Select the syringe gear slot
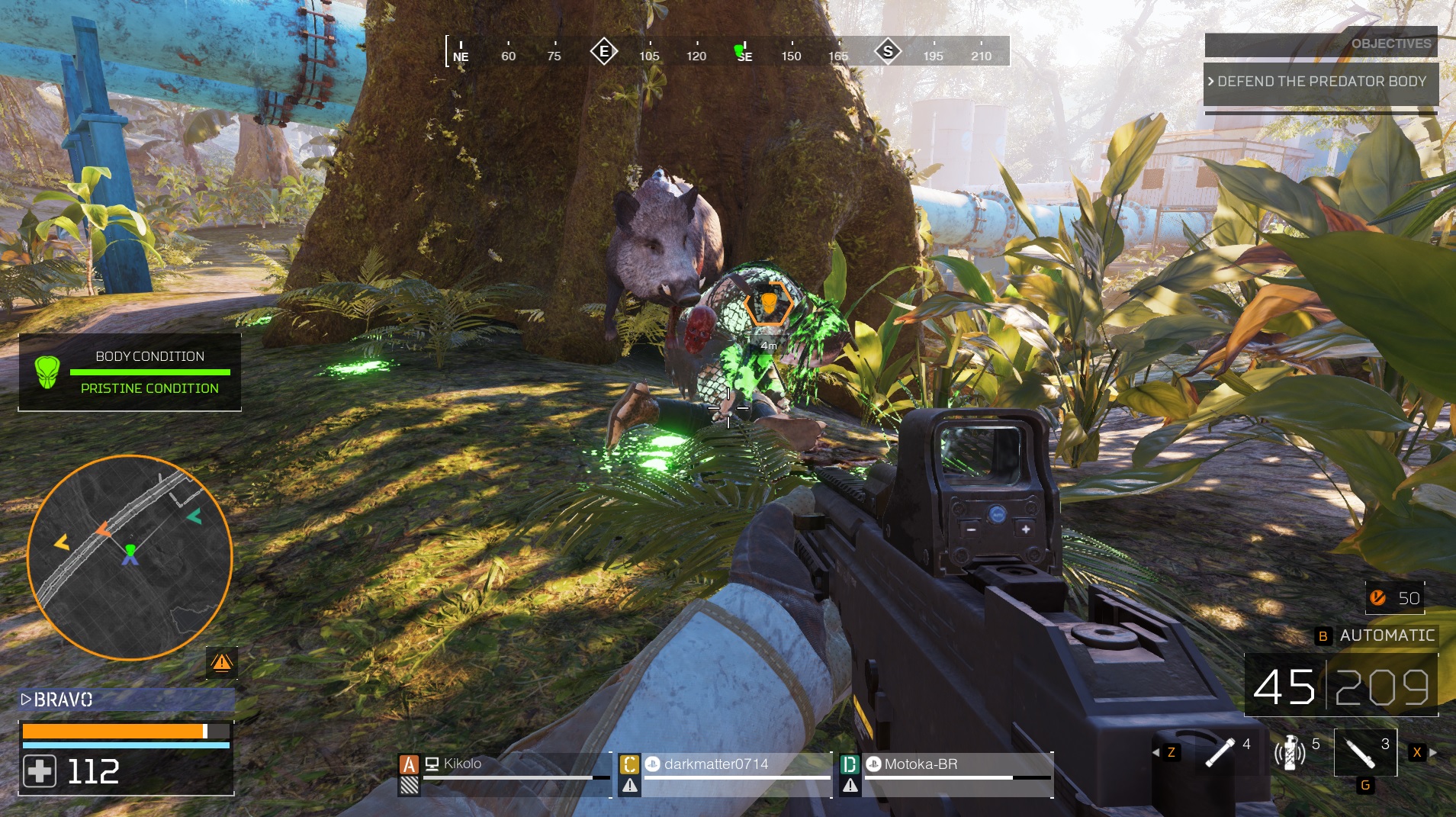 tap(1364, 752)
